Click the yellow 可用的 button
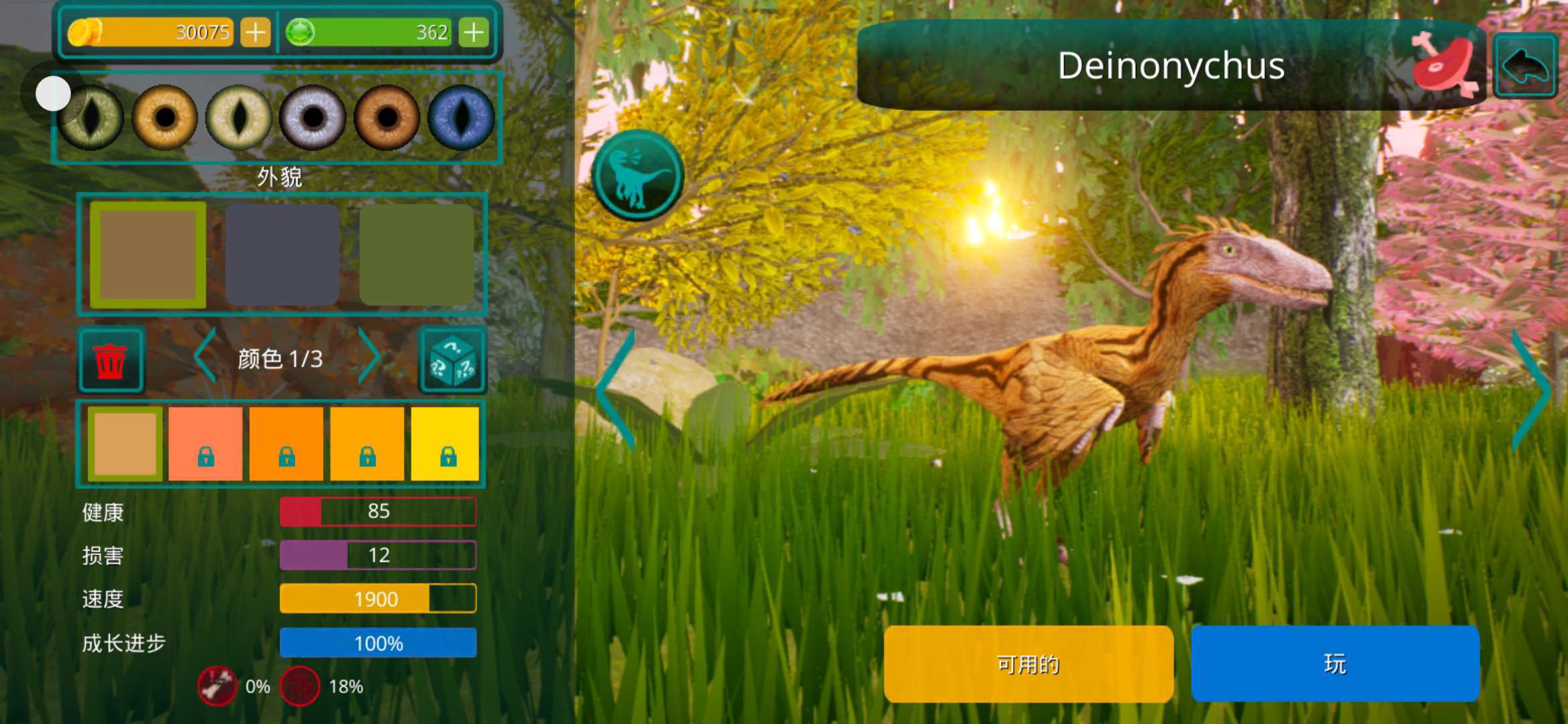The image size is (1568, 724). pos(1028,664)
